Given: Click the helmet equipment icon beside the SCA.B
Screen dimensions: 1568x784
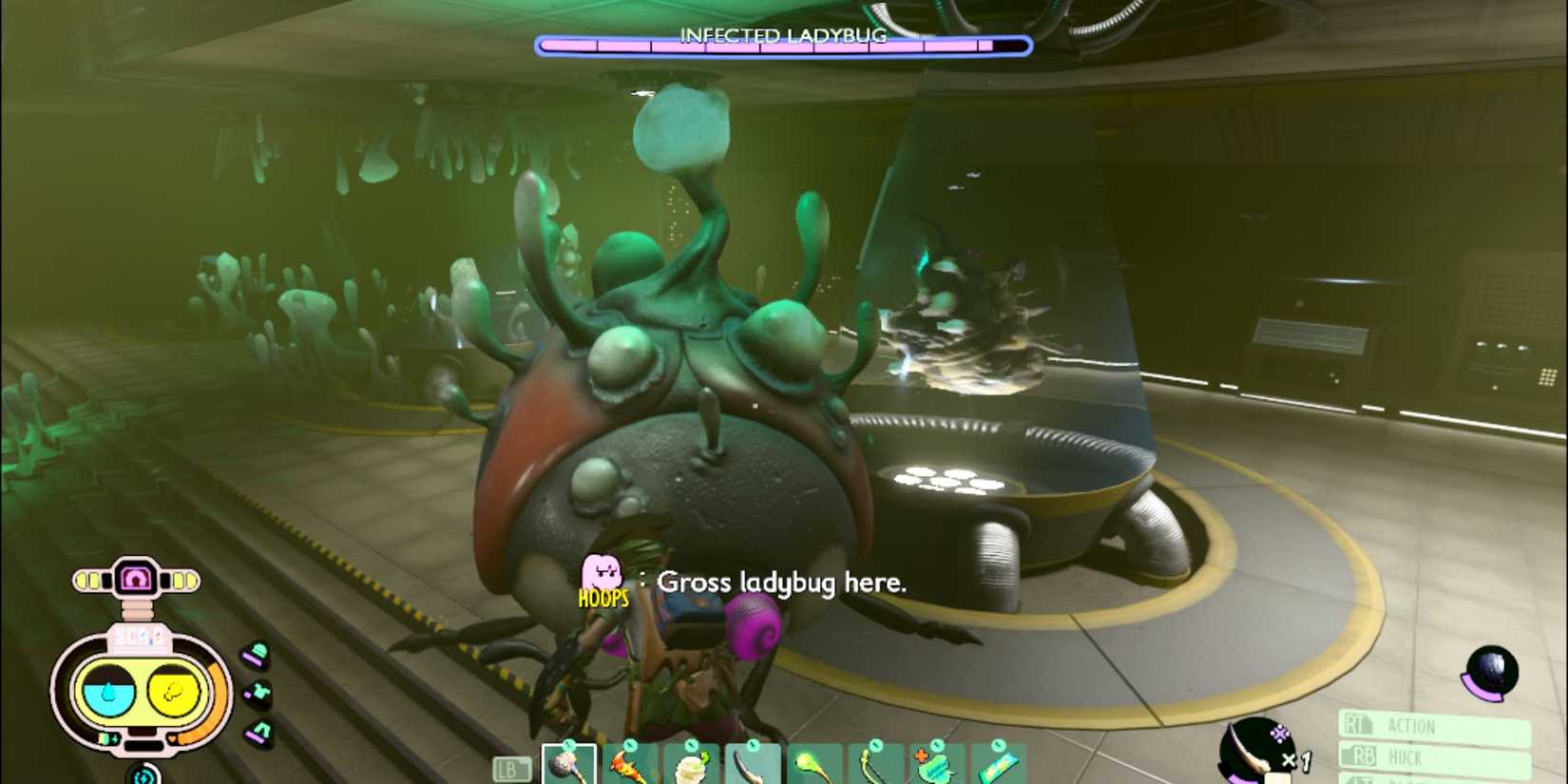Looking at the screenshot, I should tap(256, 653).
